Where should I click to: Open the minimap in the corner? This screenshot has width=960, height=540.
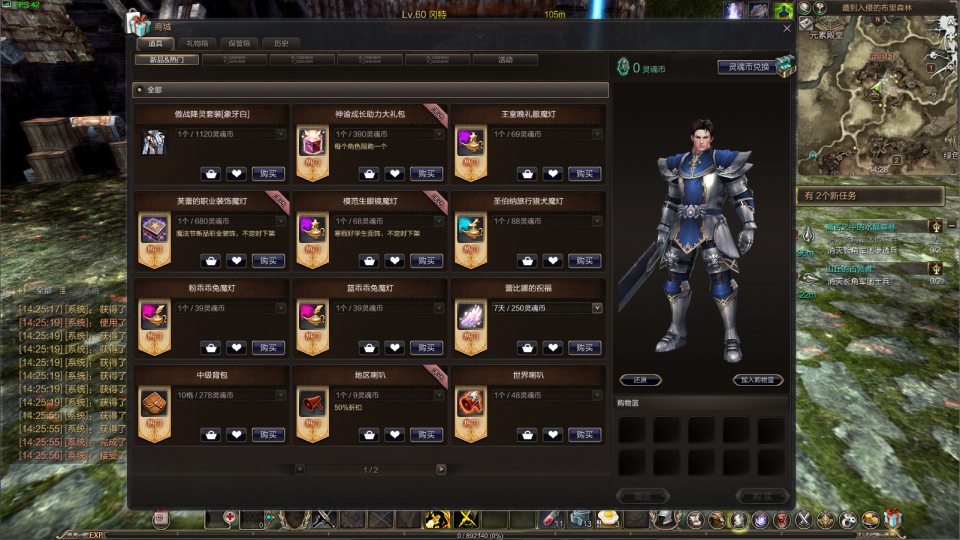[x=878, y=90]
